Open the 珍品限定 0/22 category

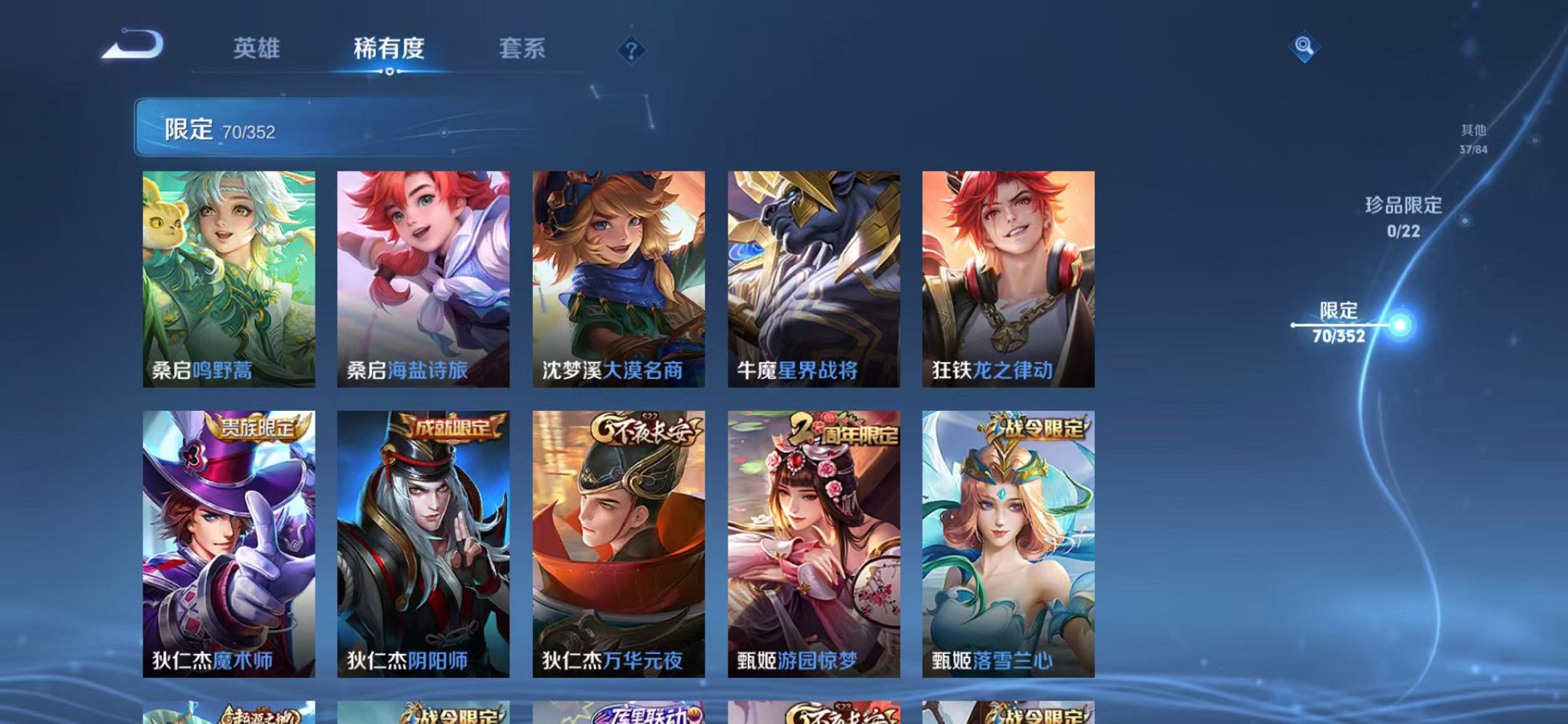pos(1403,217)
